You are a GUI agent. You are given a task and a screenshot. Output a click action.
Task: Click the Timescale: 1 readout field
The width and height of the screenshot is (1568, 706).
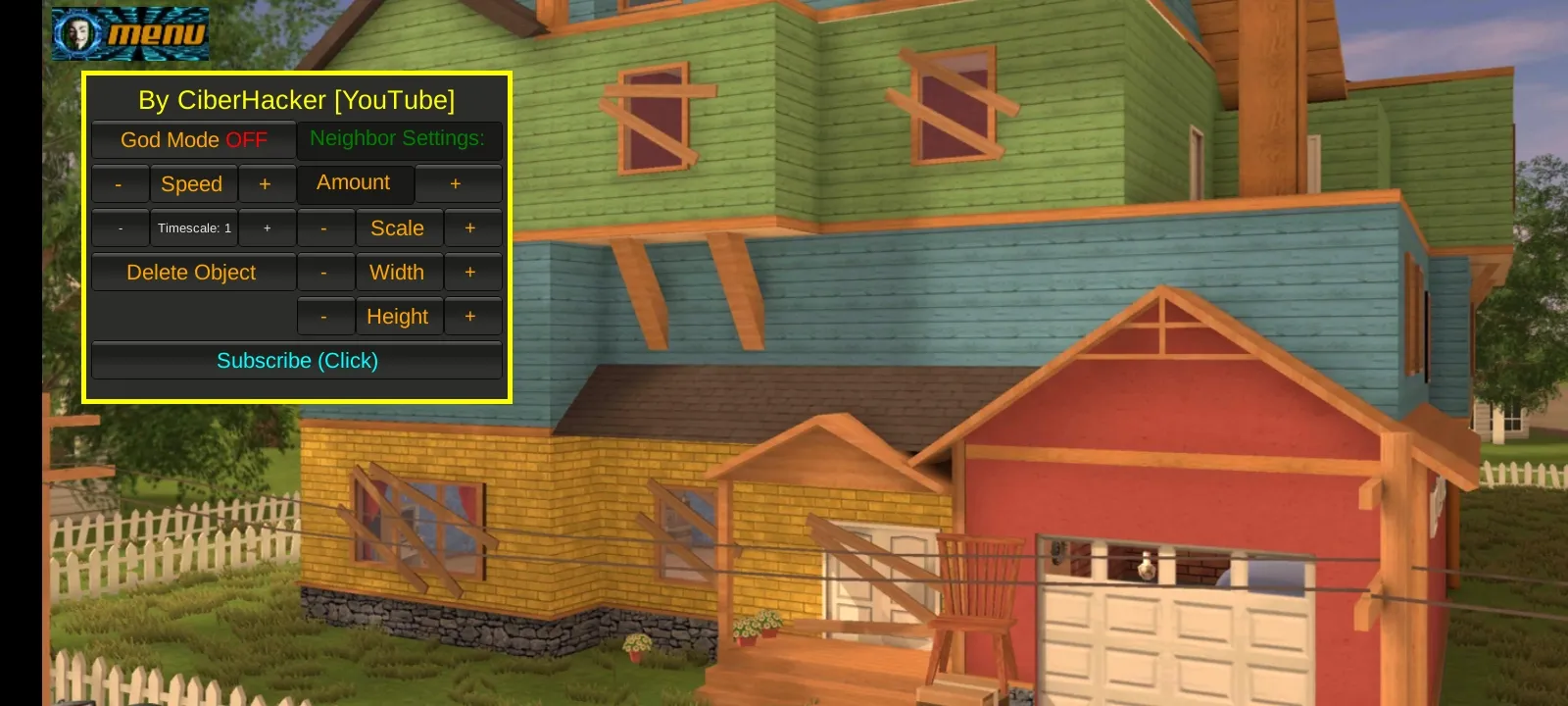(193, 227)
